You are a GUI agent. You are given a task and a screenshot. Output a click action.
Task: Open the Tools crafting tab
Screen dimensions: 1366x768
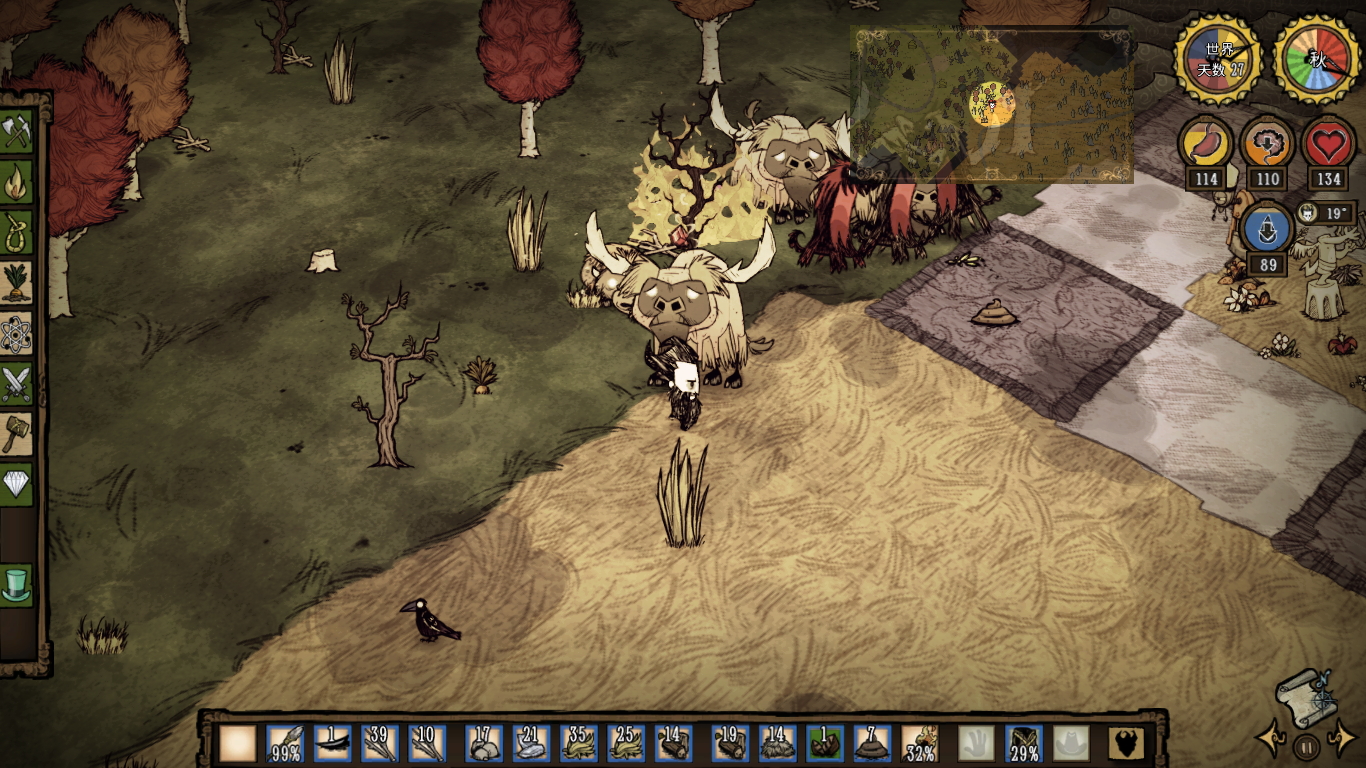(x=17, y=132)
